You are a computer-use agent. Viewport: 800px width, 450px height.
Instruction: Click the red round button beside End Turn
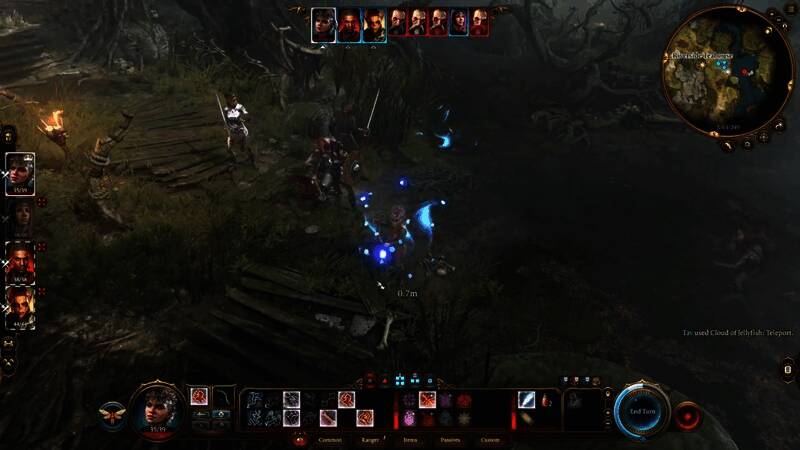point(685,414)
